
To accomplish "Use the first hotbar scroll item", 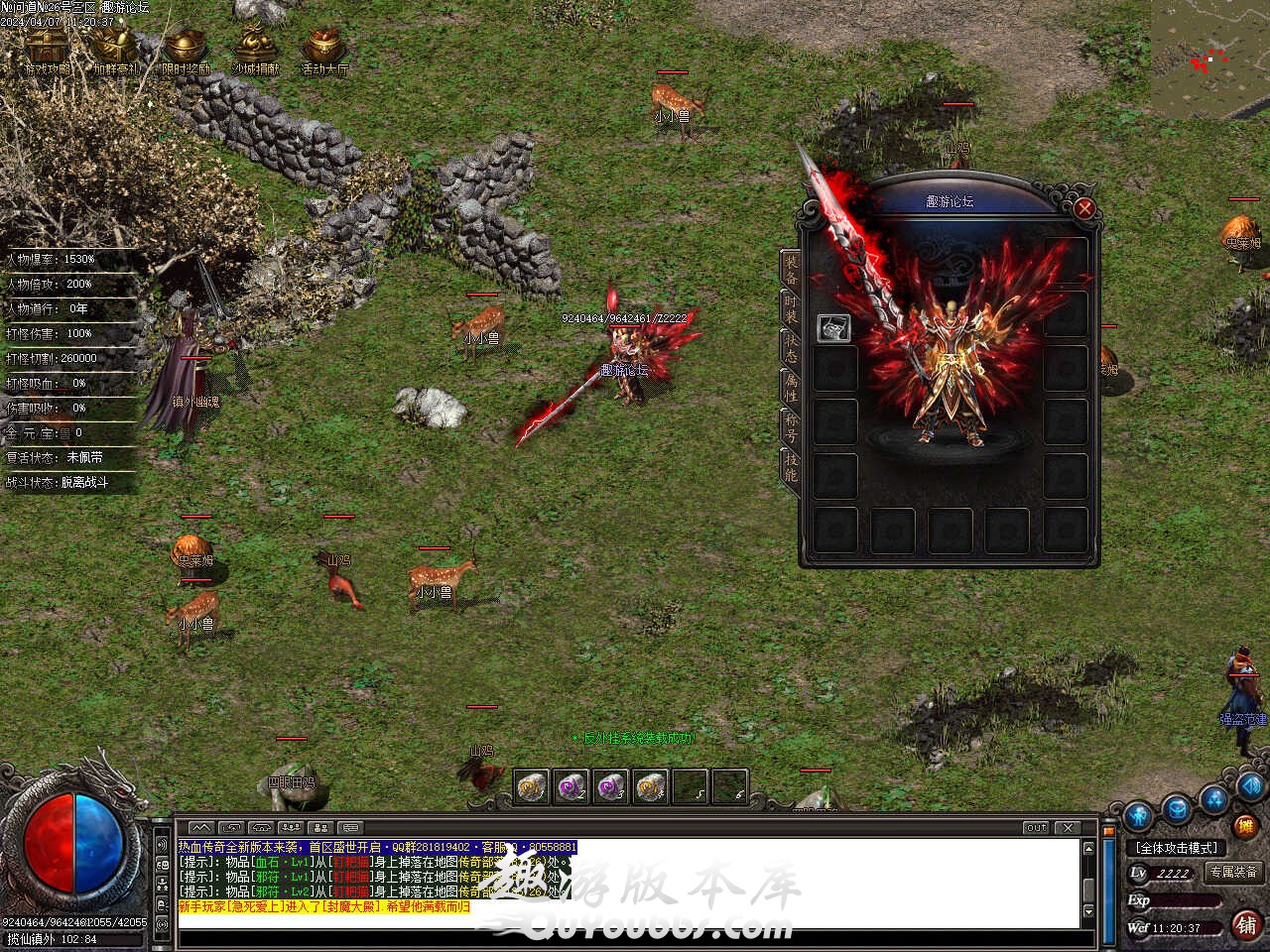I will pyautogui.click(x=532, y=786).
